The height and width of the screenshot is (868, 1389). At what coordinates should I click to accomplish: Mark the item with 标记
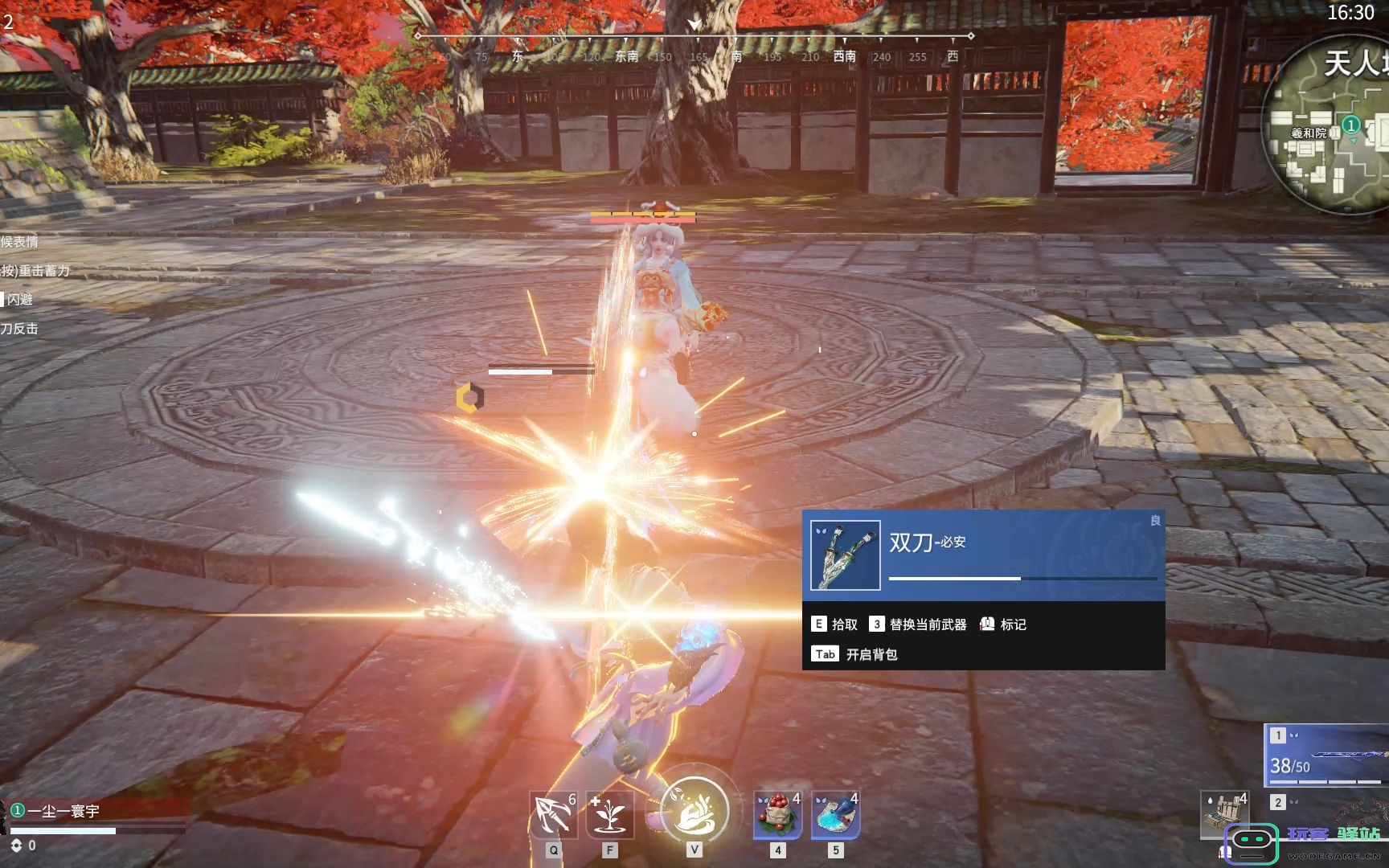(1003, 624)
